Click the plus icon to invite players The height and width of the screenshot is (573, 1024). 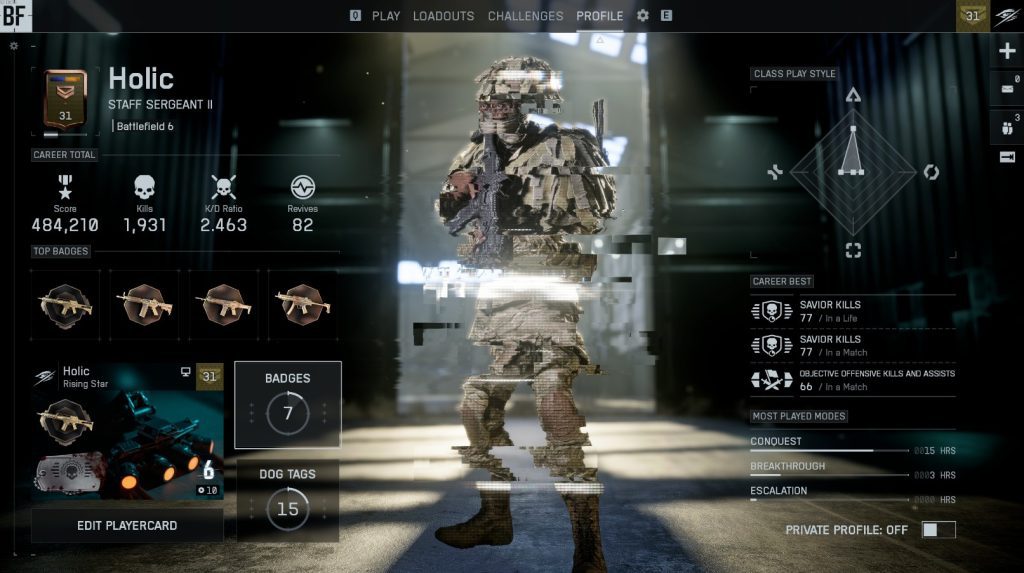click(1007, 52)
